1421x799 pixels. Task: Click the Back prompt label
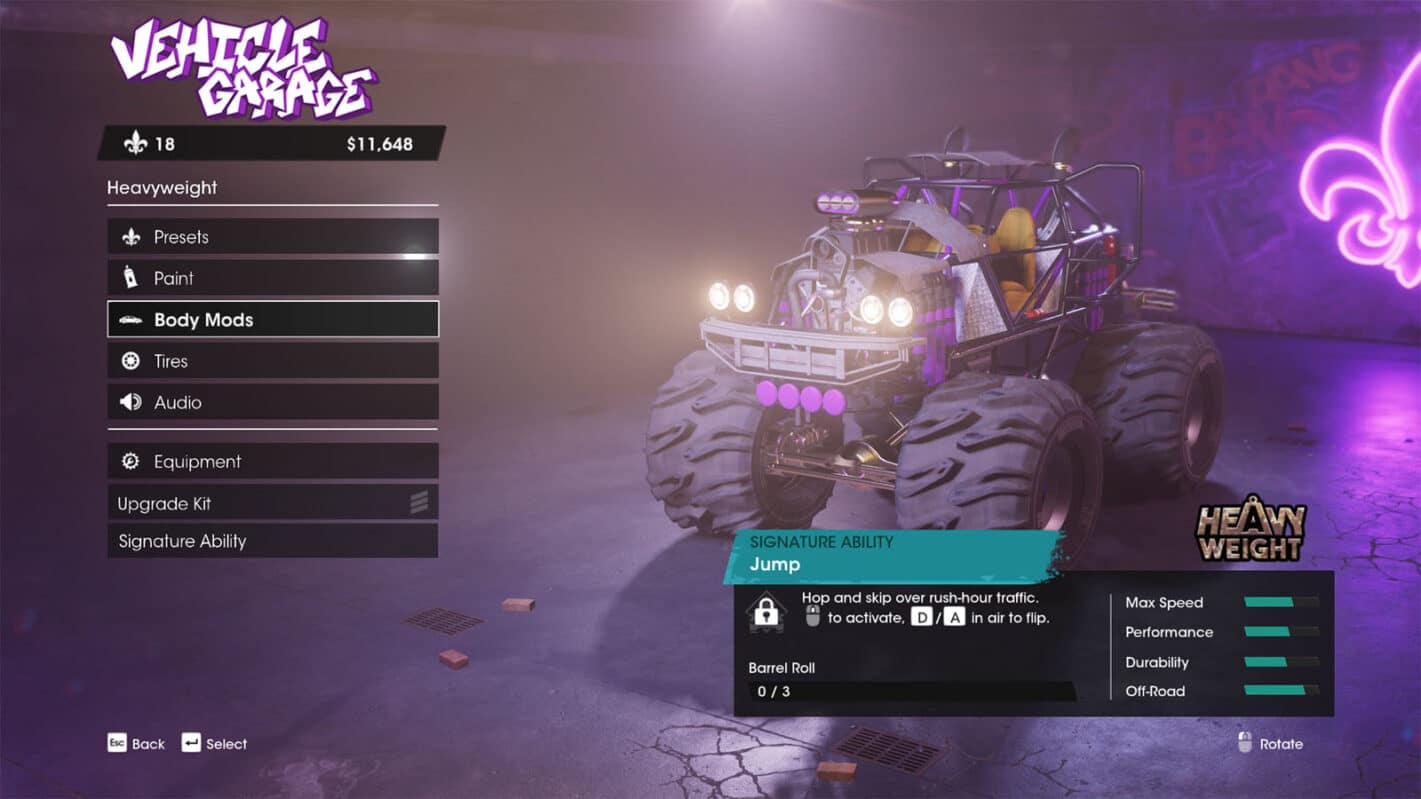click(x=148, y=744)
